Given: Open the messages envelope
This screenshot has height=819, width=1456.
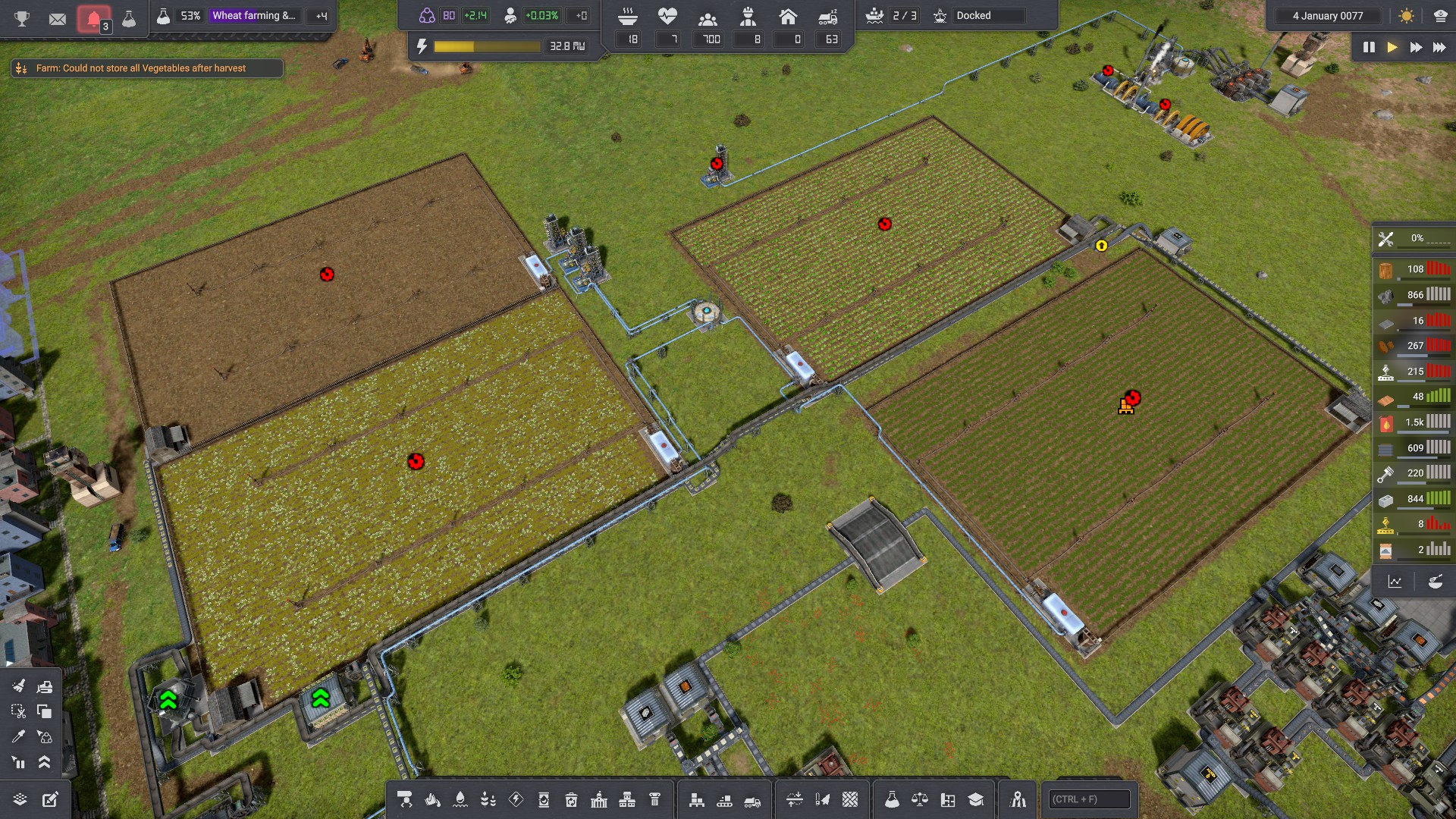Looking at the screenshot, I should click(x=58, y=18).
